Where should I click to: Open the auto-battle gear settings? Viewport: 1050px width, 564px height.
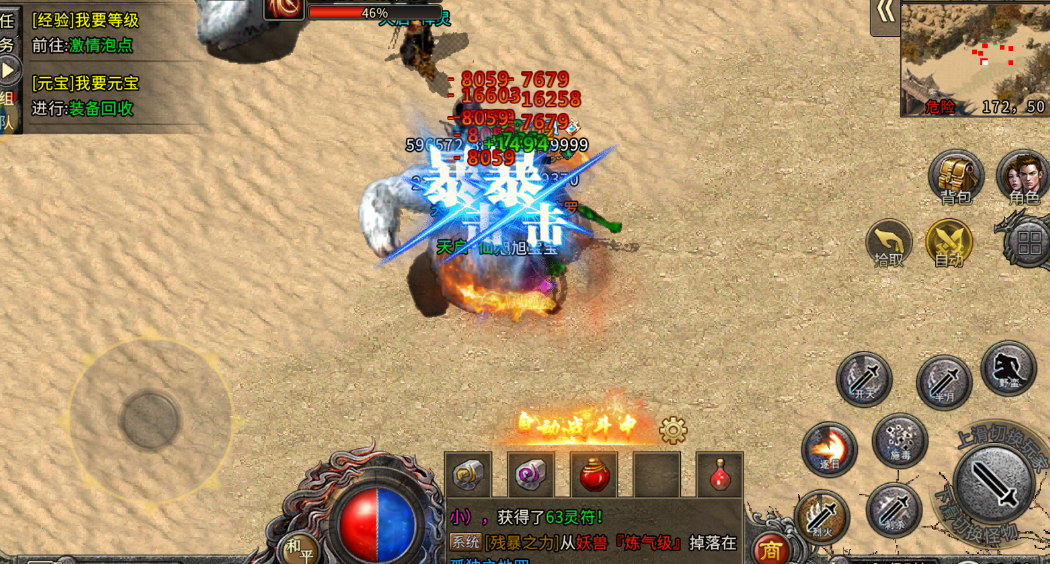click(673, 430)
